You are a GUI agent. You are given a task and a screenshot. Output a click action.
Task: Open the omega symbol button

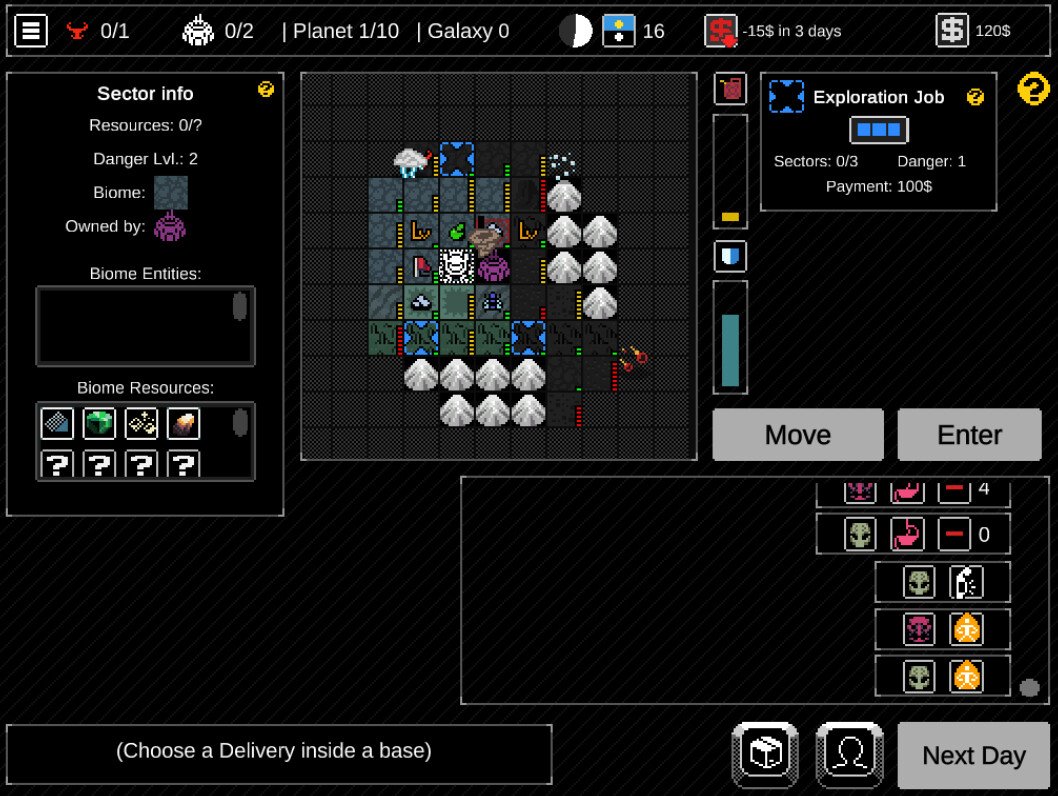pos(849,755)
